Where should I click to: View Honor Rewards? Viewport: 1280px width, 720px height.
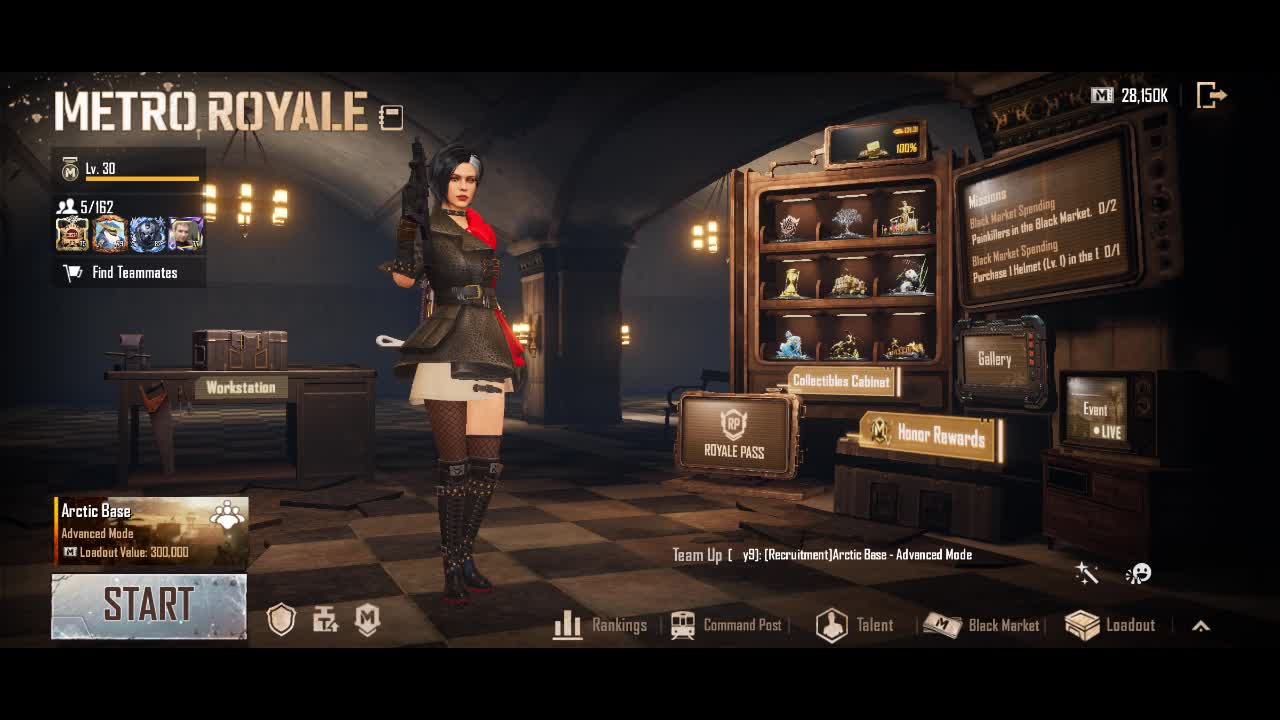click(x=931, y=434)
